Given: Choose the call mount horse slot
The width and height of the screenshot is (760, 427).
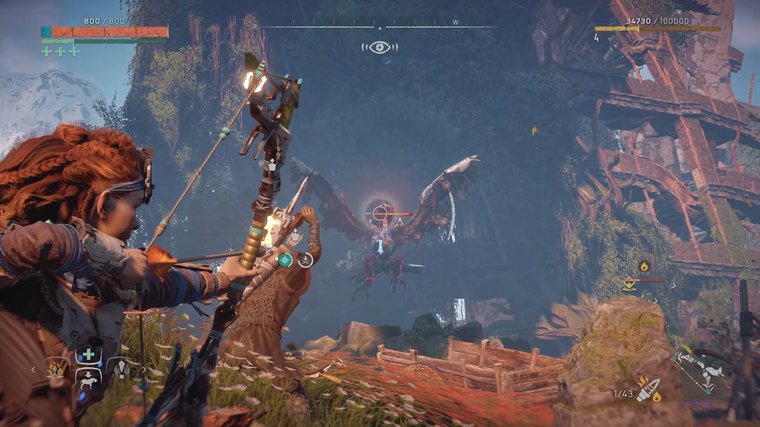Looking at the screenshot, I should (x=88, y=378).
